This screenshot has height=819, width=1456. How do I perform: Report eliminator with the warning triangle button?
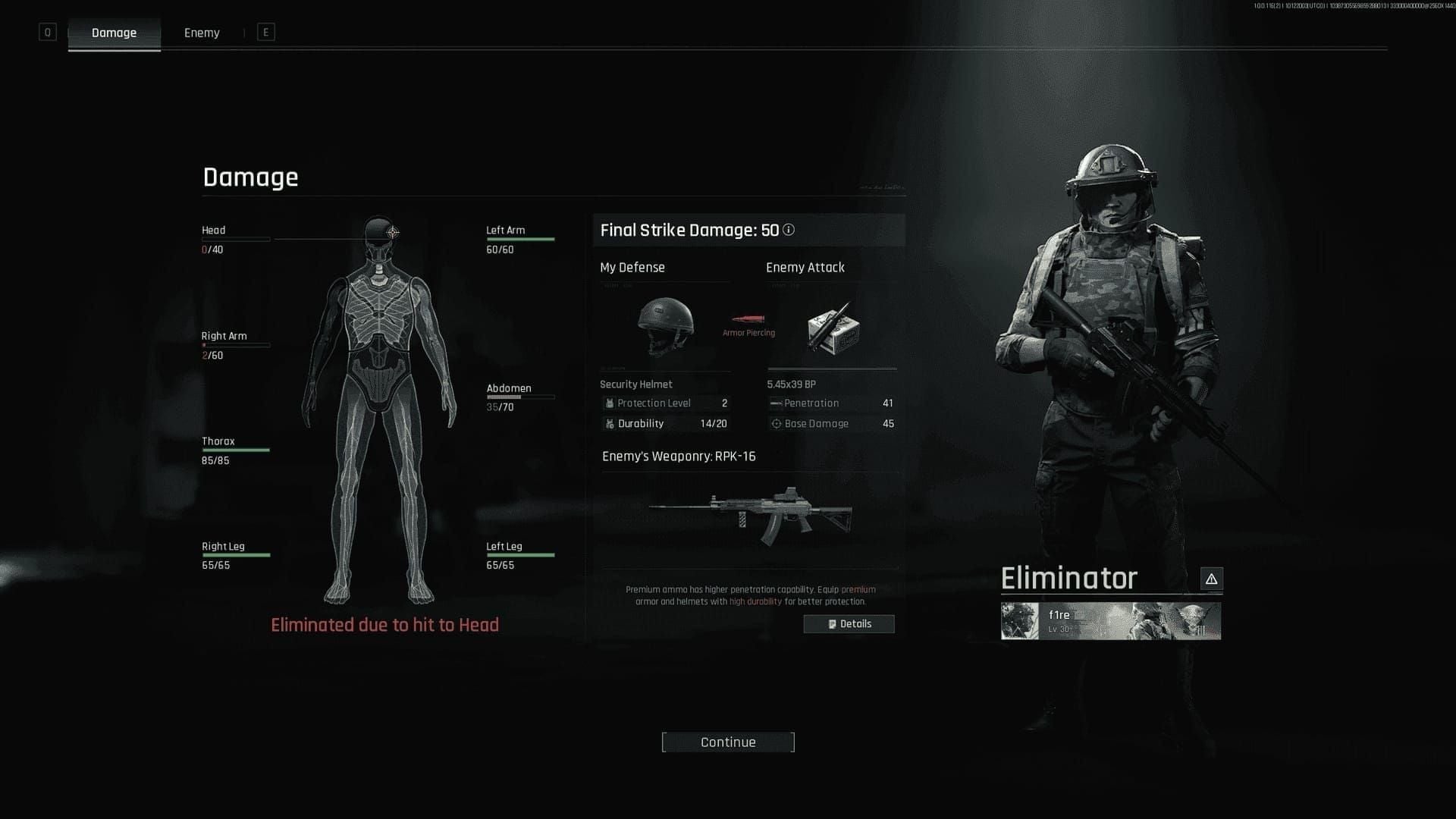point(1211,579)
